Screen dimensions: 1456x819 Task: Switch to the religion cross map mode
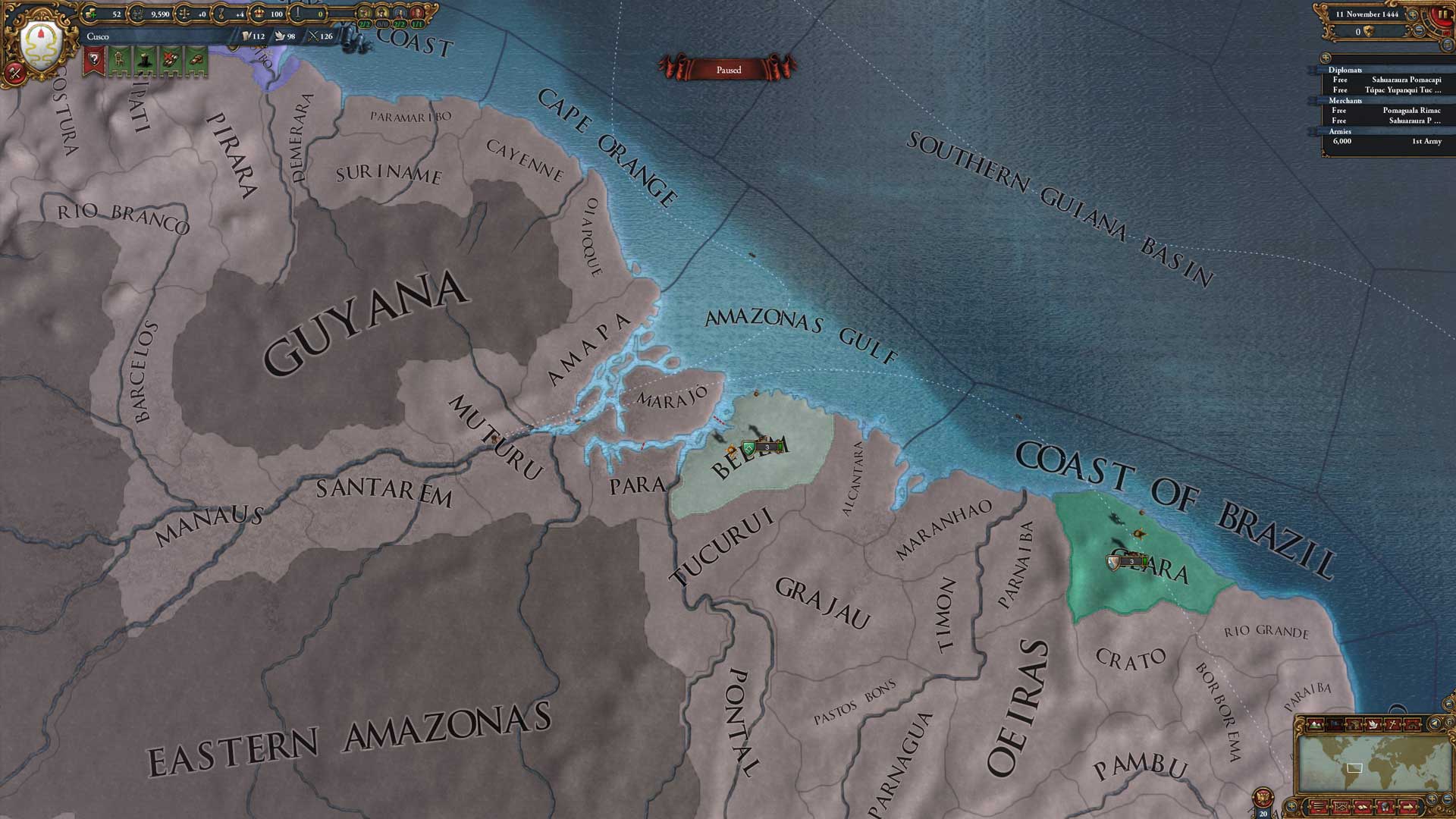pyautogui.click(x=1392, y=724)
